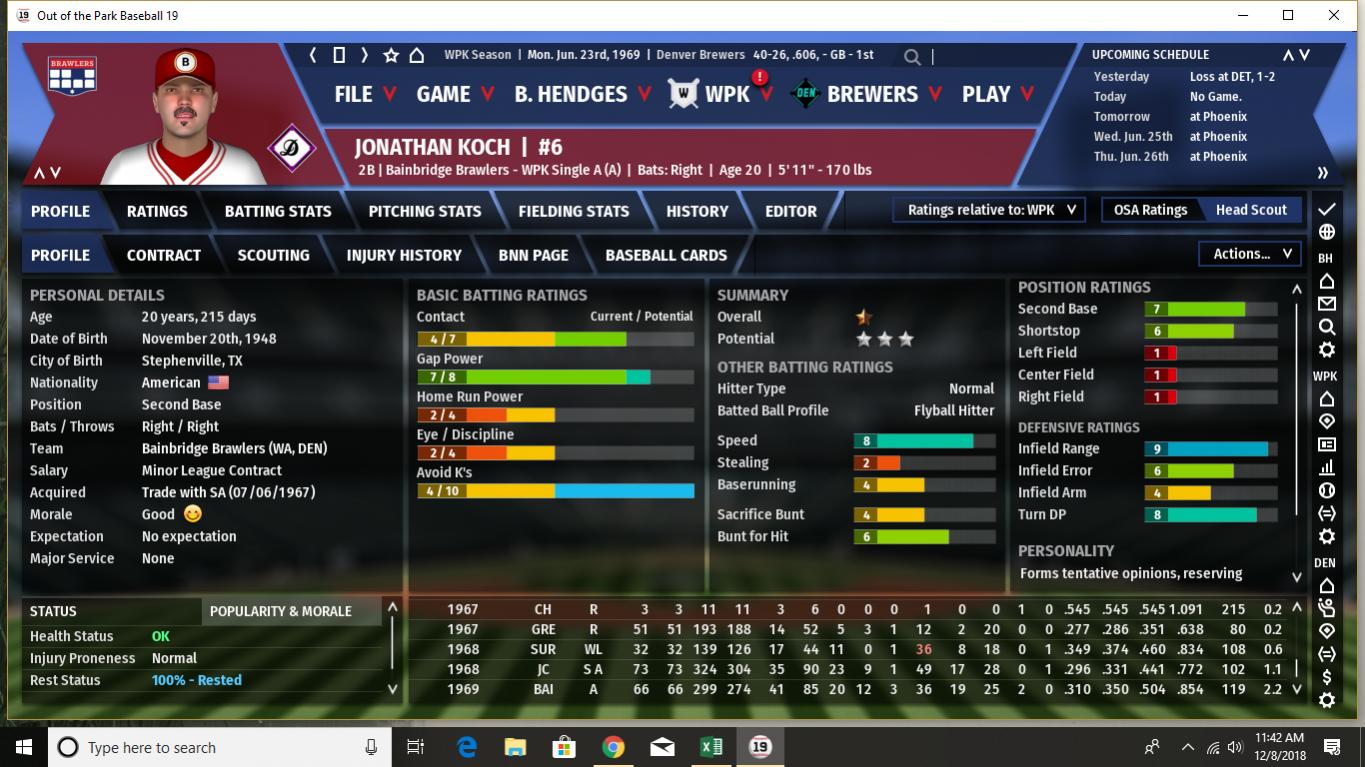The image size is (1365, 767).
Task: Open the INJURY HISTORY sub-tab
Action: coord(404,255)
